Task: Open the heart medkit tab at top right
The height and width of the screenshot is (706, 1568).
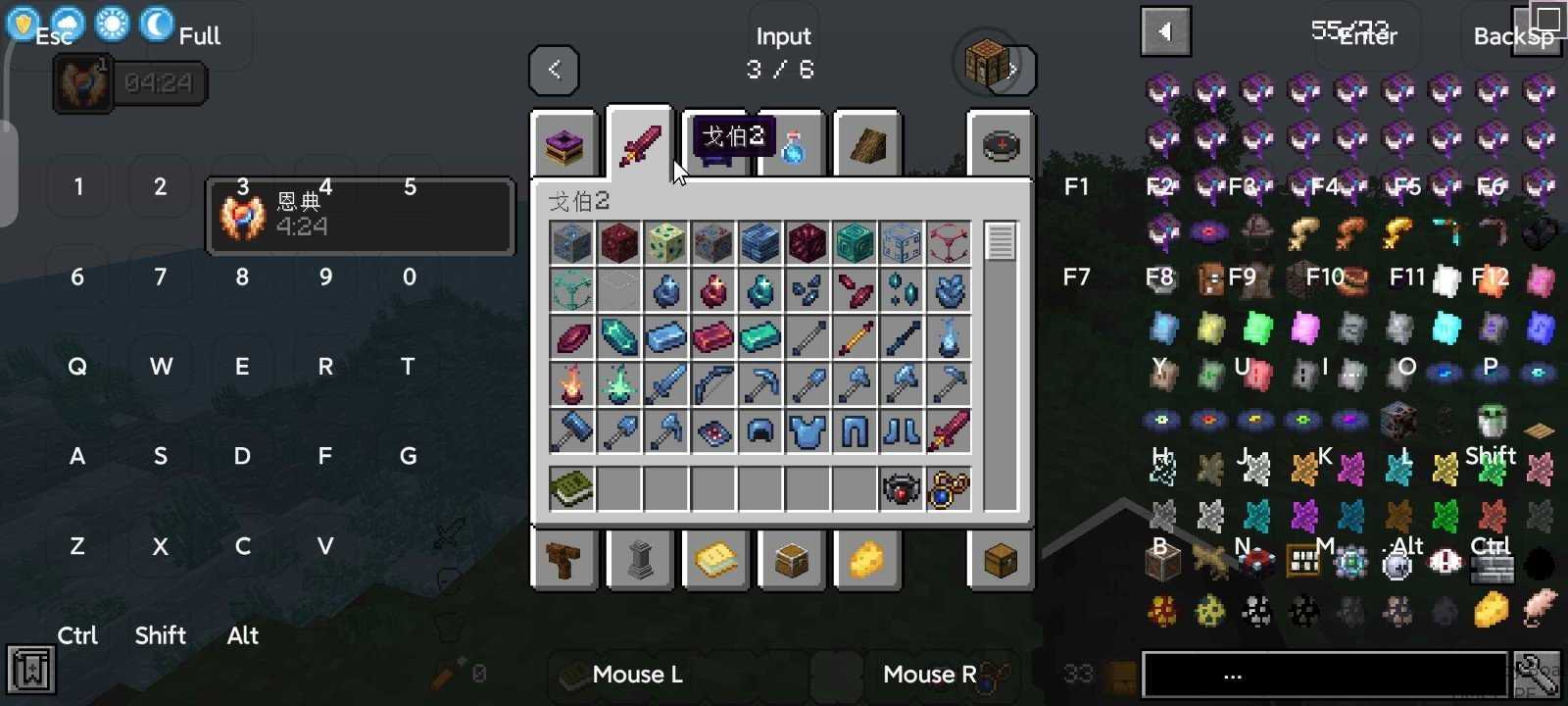Action: [1002, 144]
